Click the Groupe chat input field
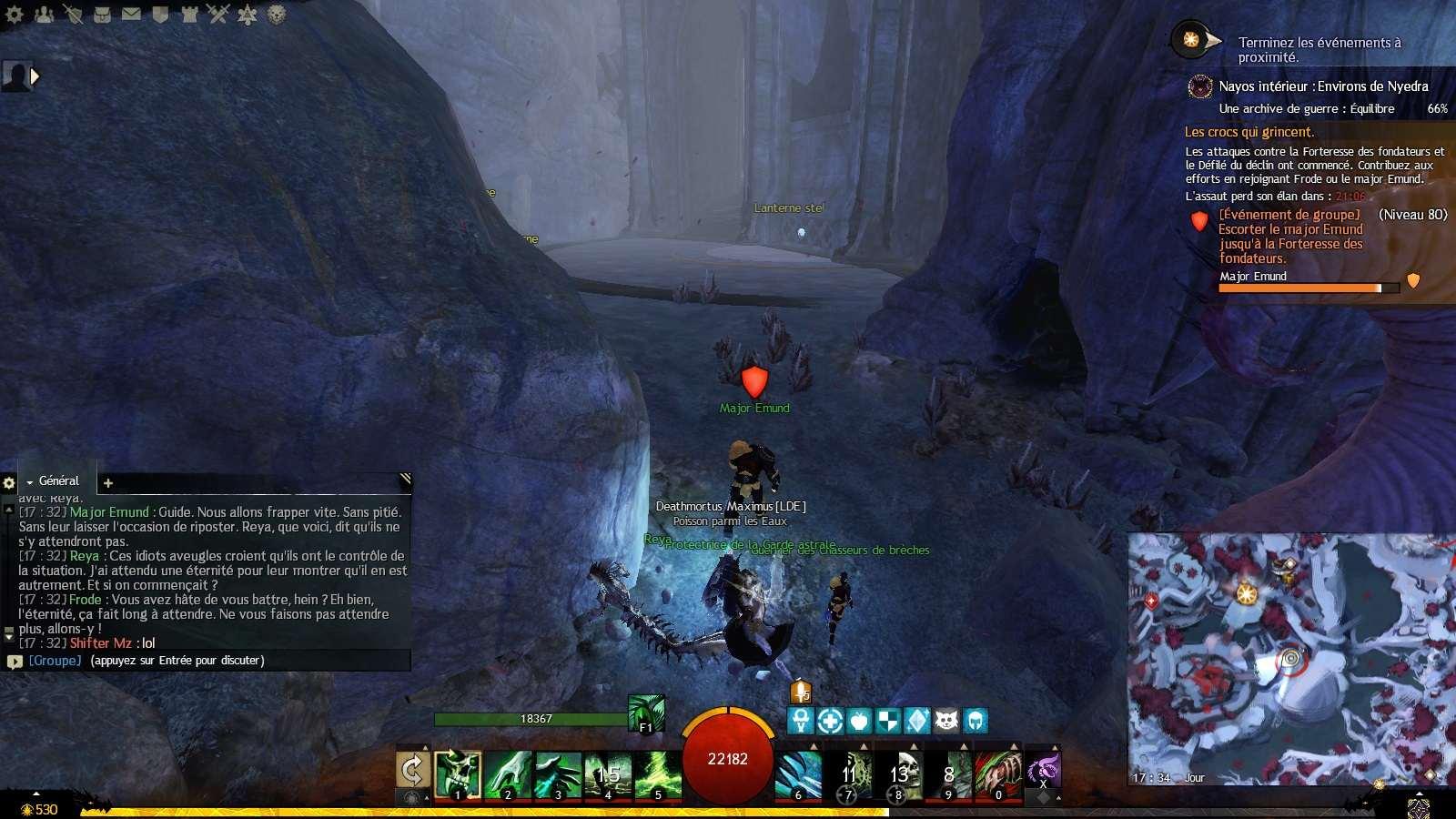Image resolution: width=1456 pixels, height=819 pixels. point(209,661)
